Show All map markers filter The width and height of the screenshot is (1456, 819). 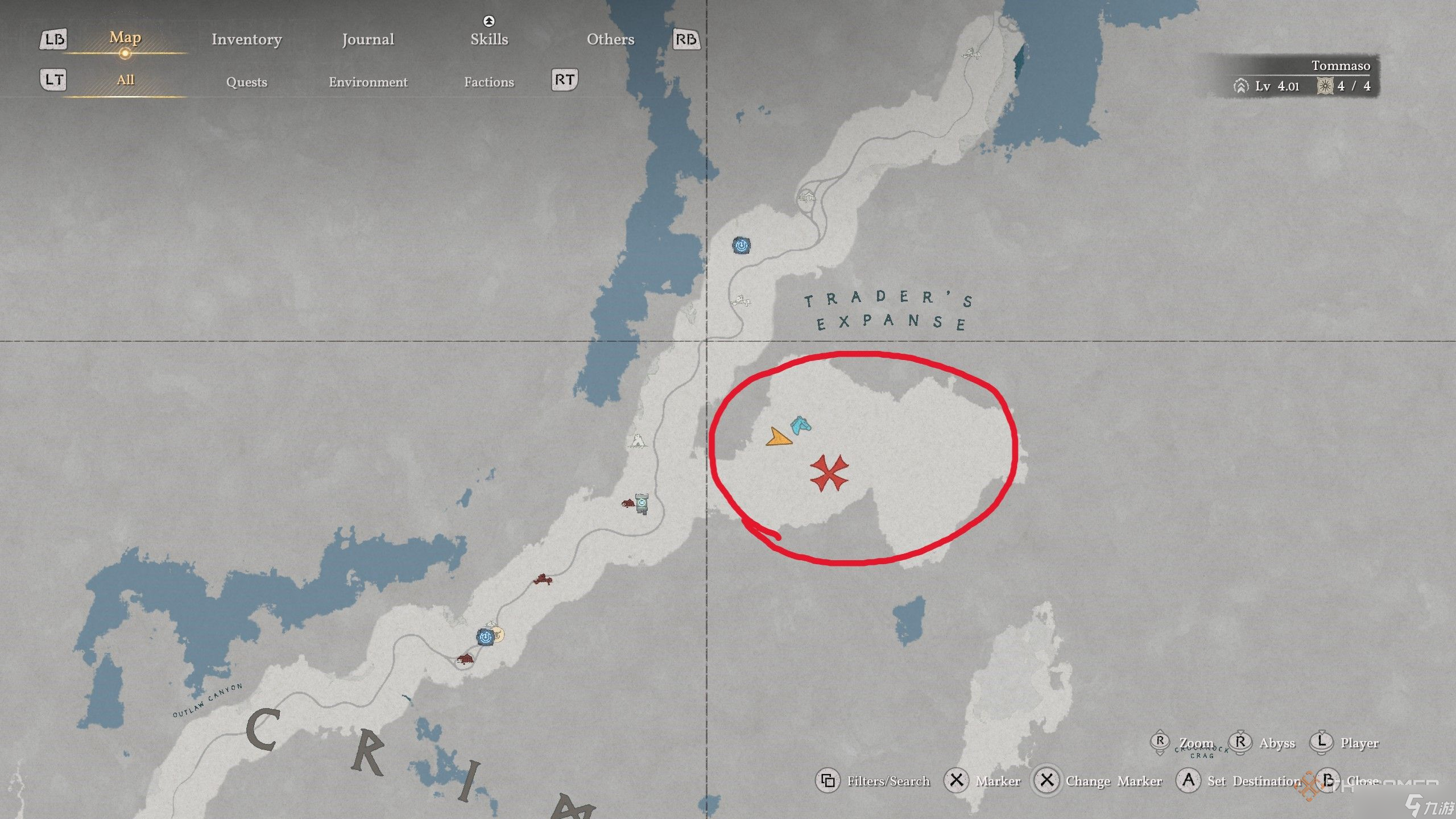(125, 80)
